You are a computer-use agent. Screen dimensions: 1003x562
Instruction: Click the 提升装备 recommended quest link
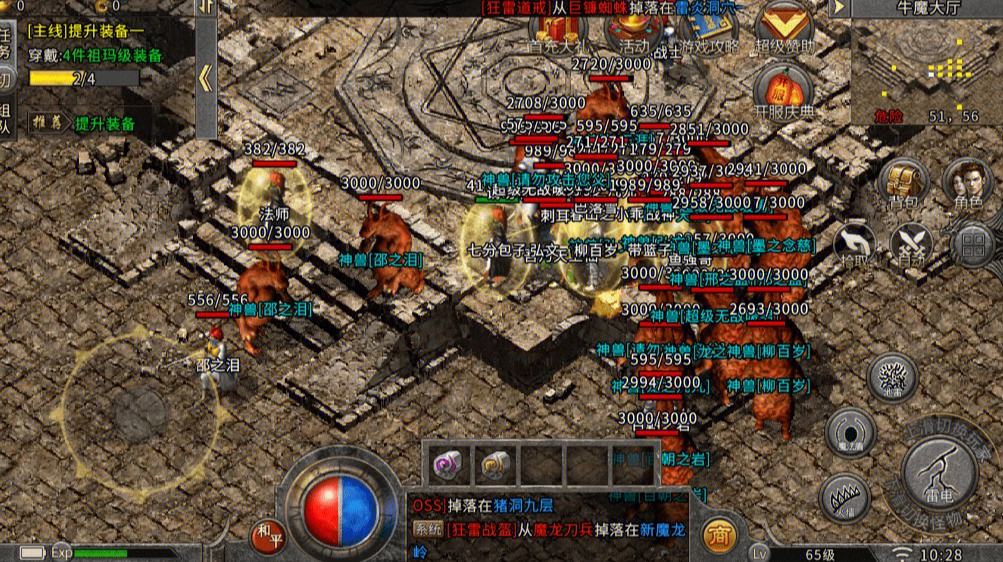[100, 124]
